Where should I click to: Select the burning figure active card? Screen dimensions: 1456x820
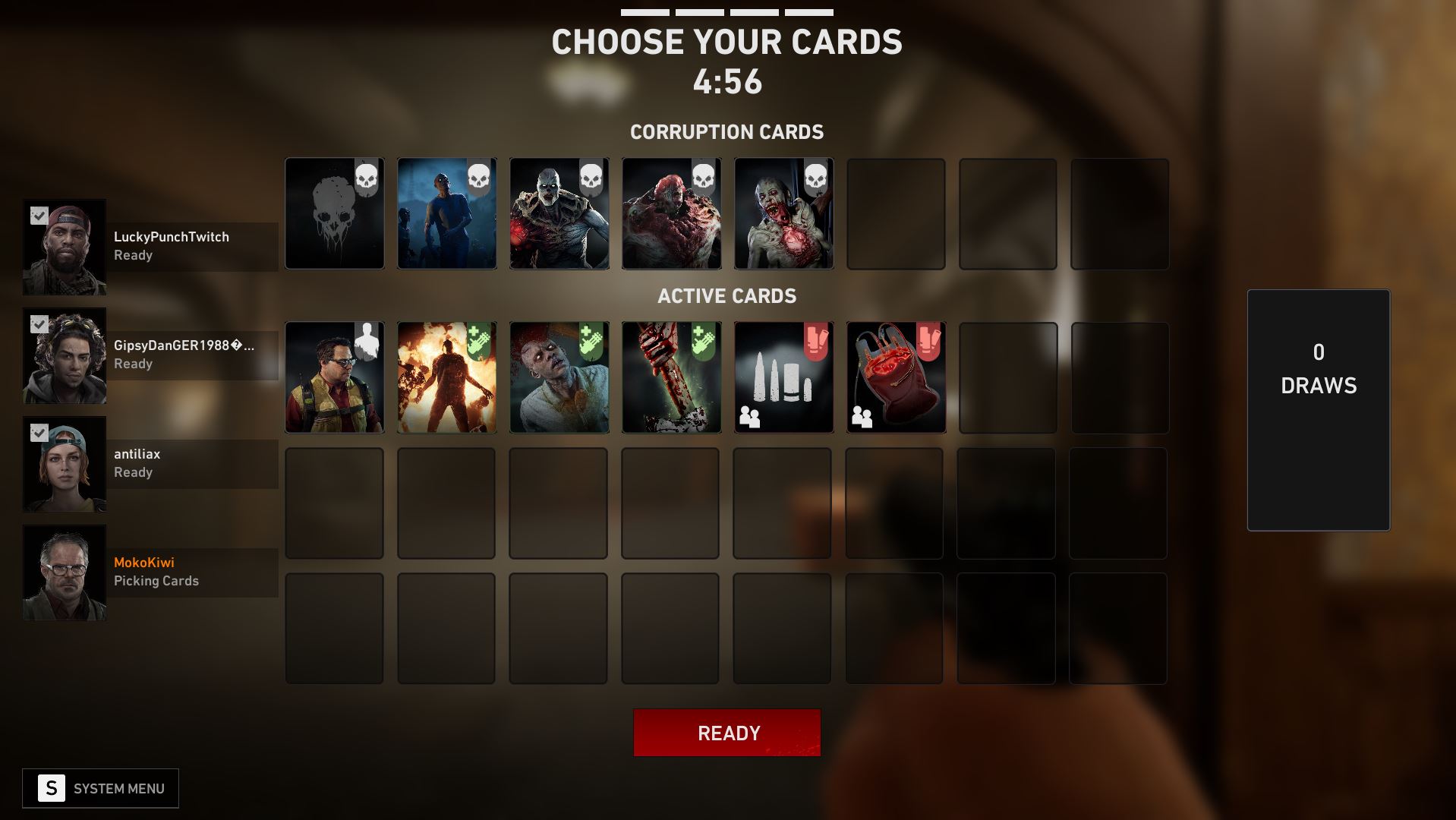446,377
